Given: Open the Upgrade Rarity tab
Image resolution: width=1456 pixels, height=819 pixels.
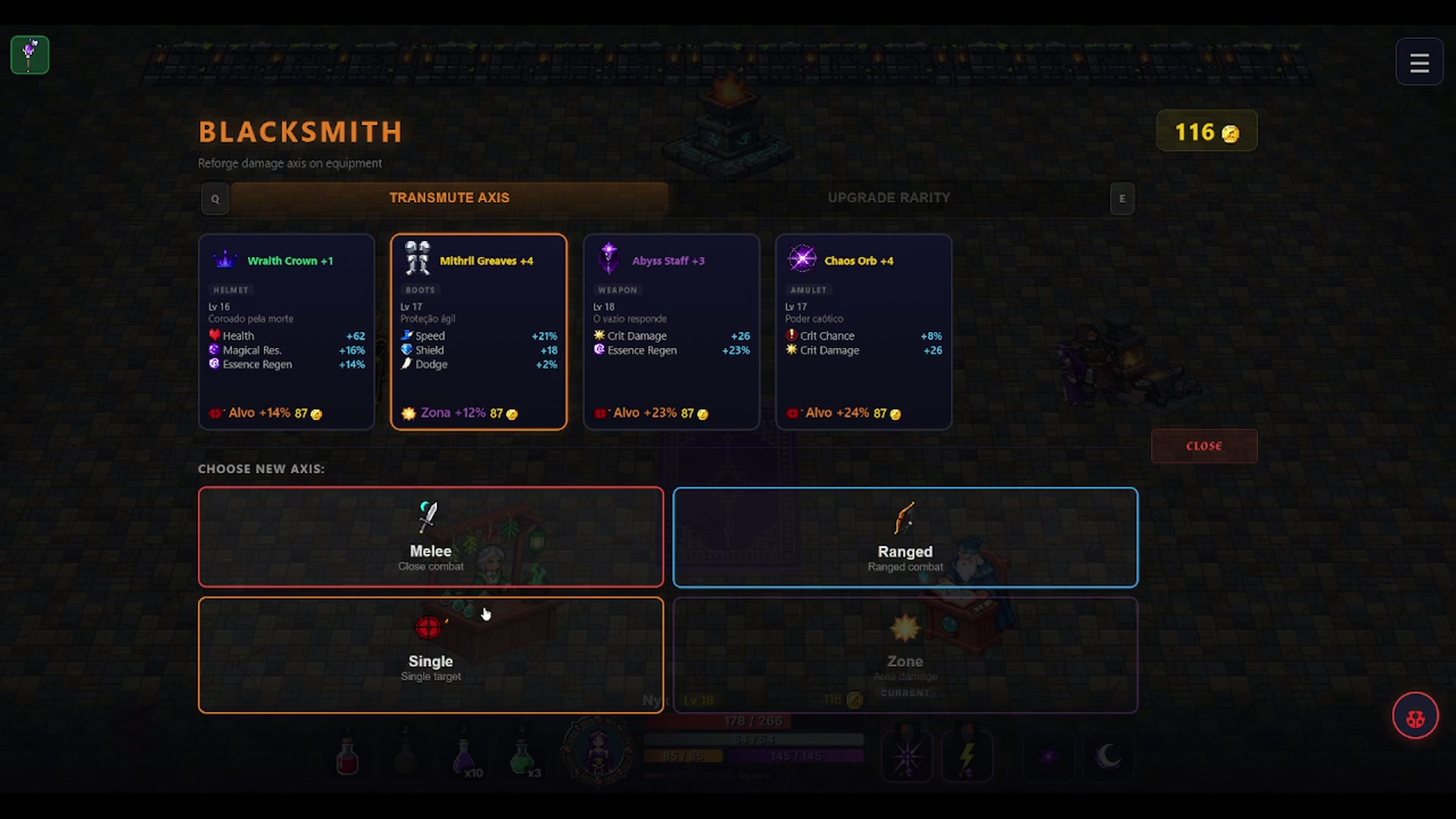Looking at the screenshot, I should tap(889, 198).
